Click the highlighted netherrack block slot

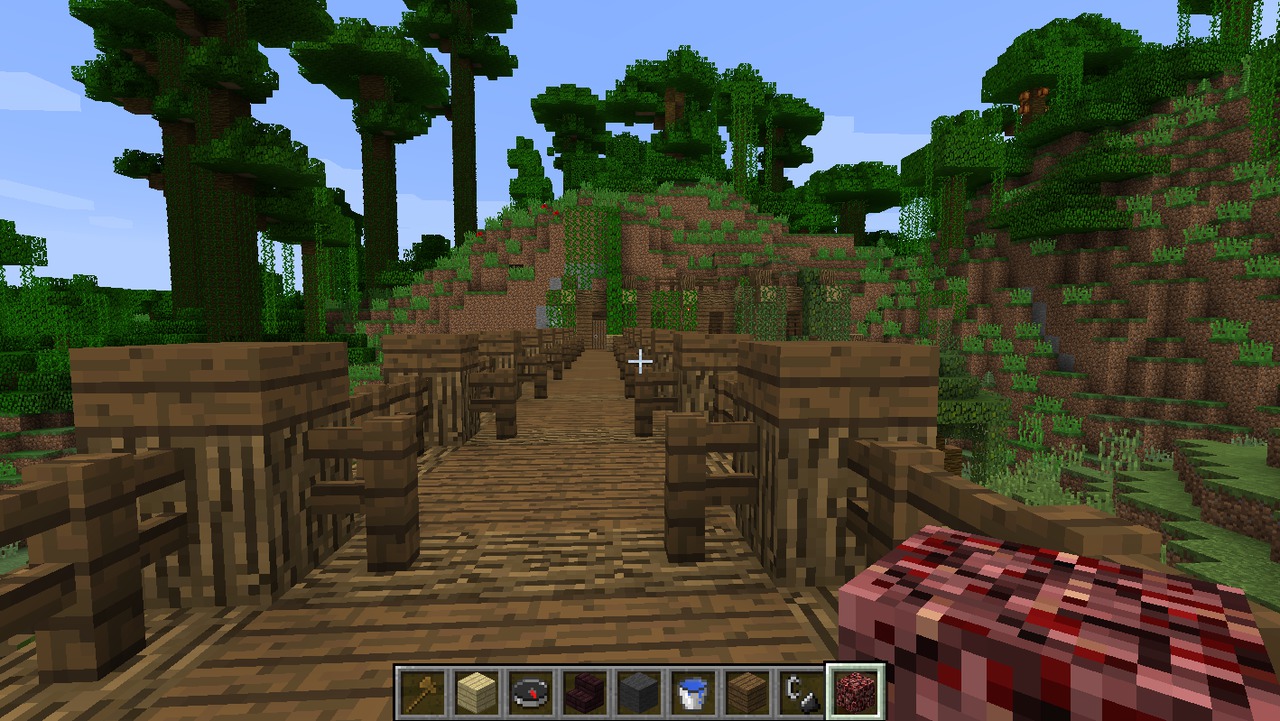pos(855,692)
